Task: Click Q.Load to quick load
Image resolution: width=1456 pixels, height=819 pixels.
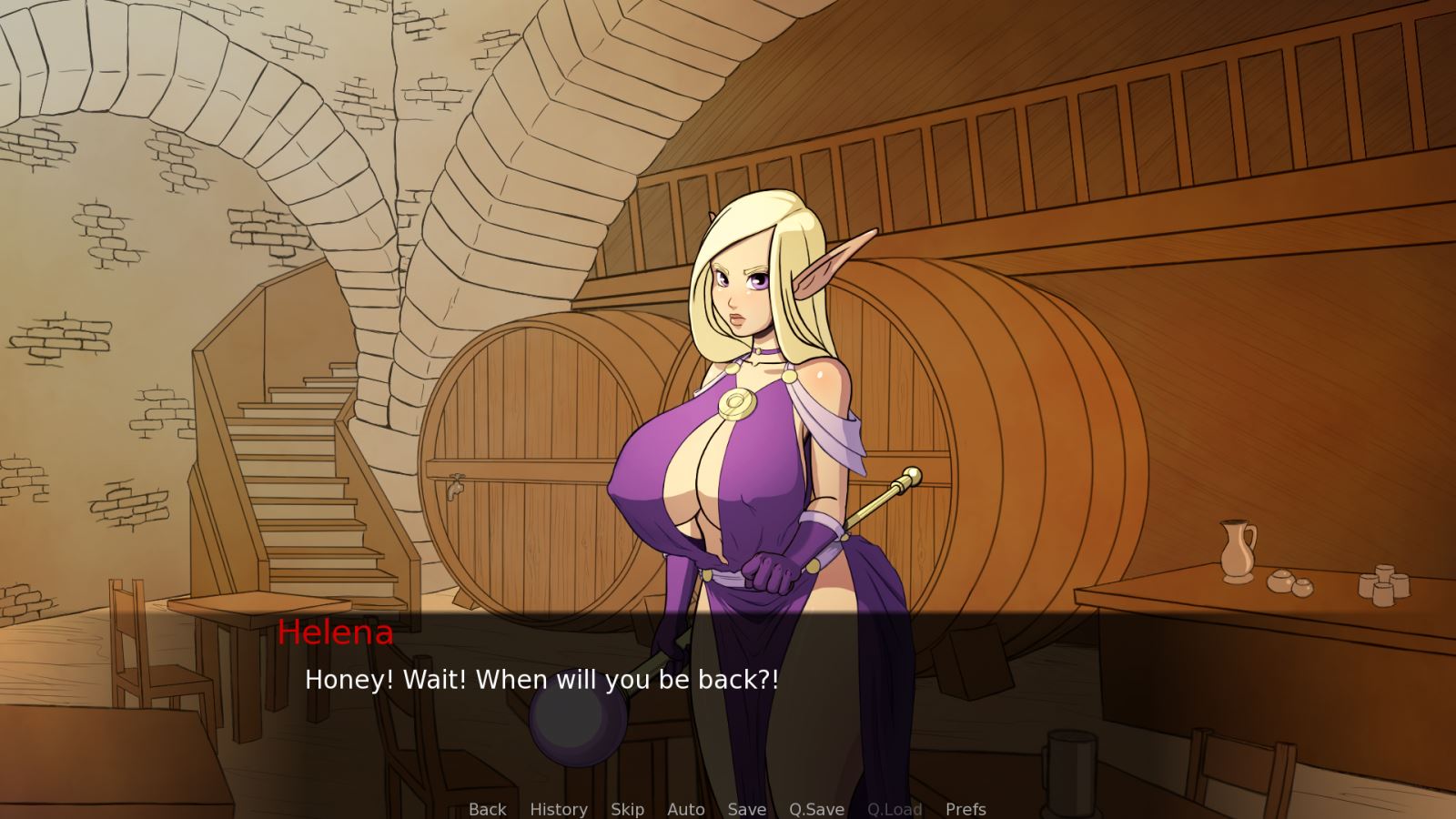Action: coord(895,809)
